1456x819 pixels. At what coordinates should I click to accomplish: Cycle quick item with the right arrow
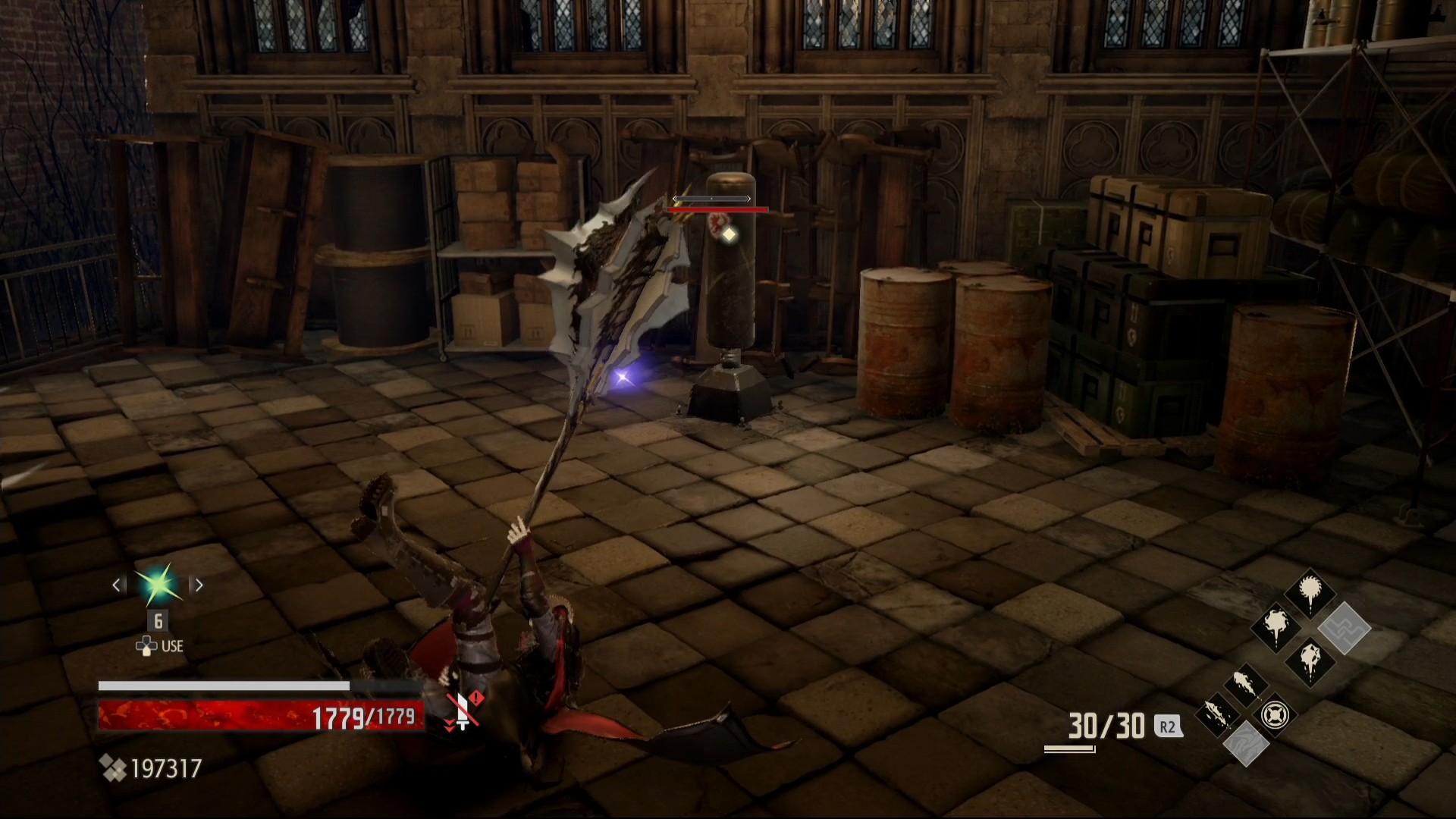pos(199,585)
